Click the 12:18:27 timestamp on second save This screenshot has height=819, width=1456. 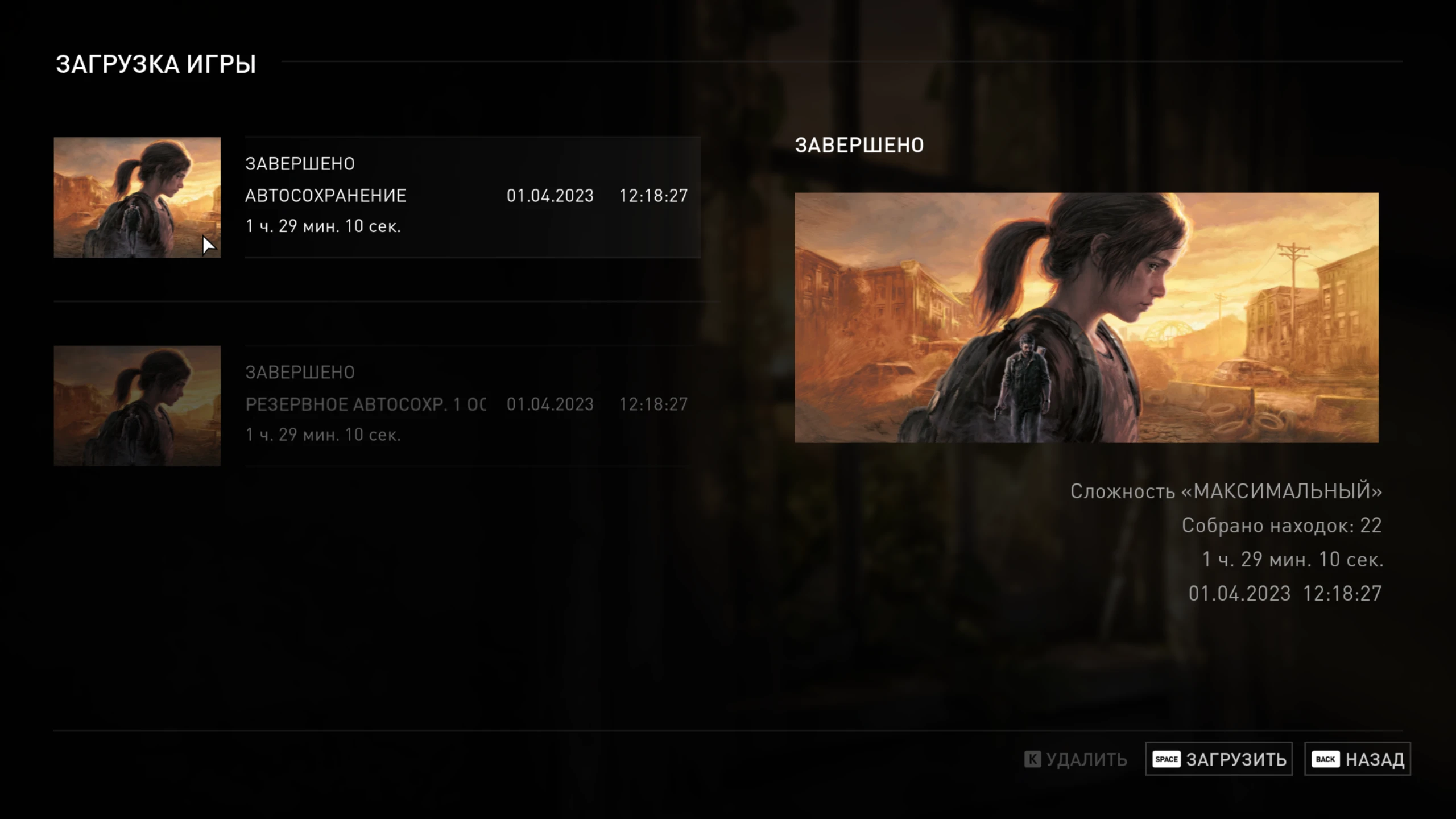[655, 405]
